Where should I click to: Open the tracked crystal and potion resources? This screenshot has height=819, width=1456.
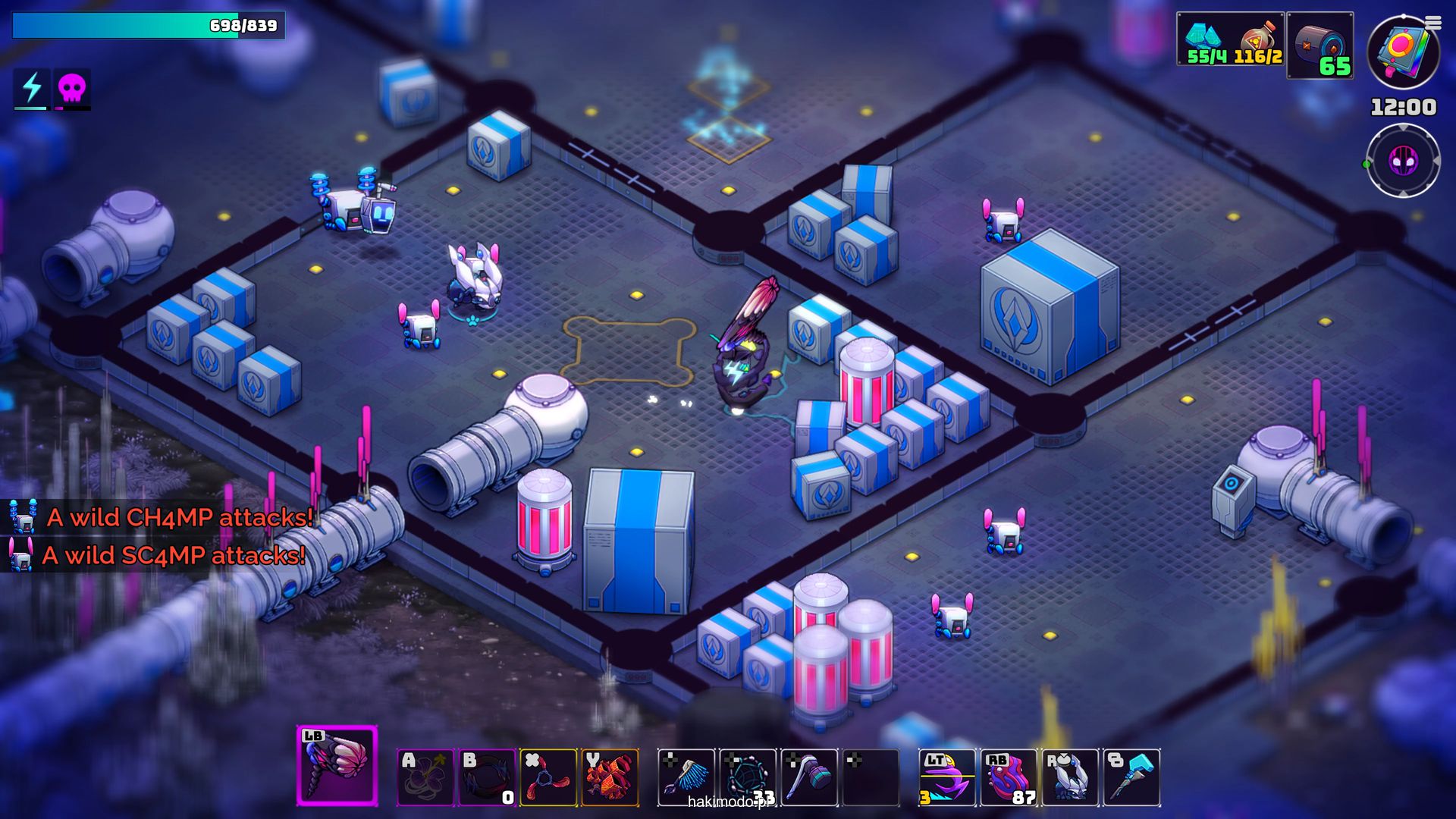pyautogui.click(x=1230, y=39)
